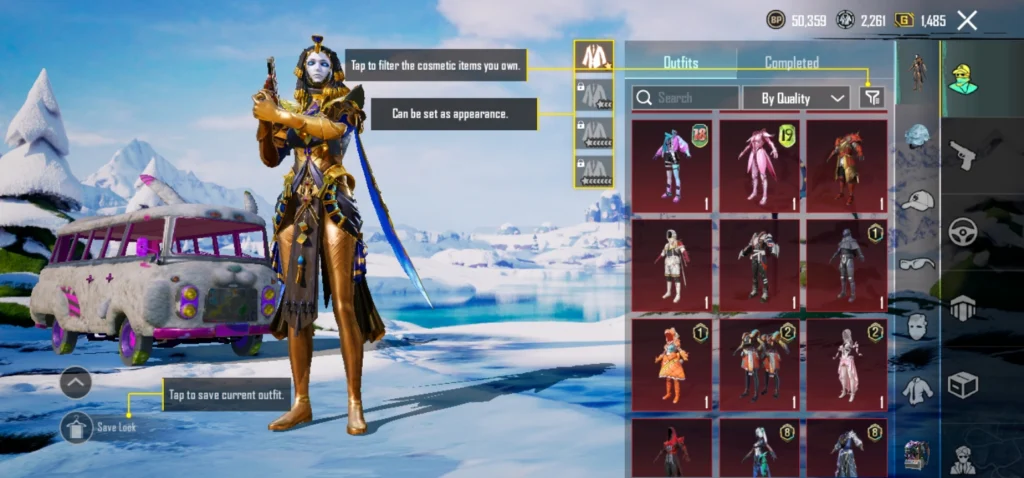Switch to the steering wheel vehicles section

[x=963, y=231]
